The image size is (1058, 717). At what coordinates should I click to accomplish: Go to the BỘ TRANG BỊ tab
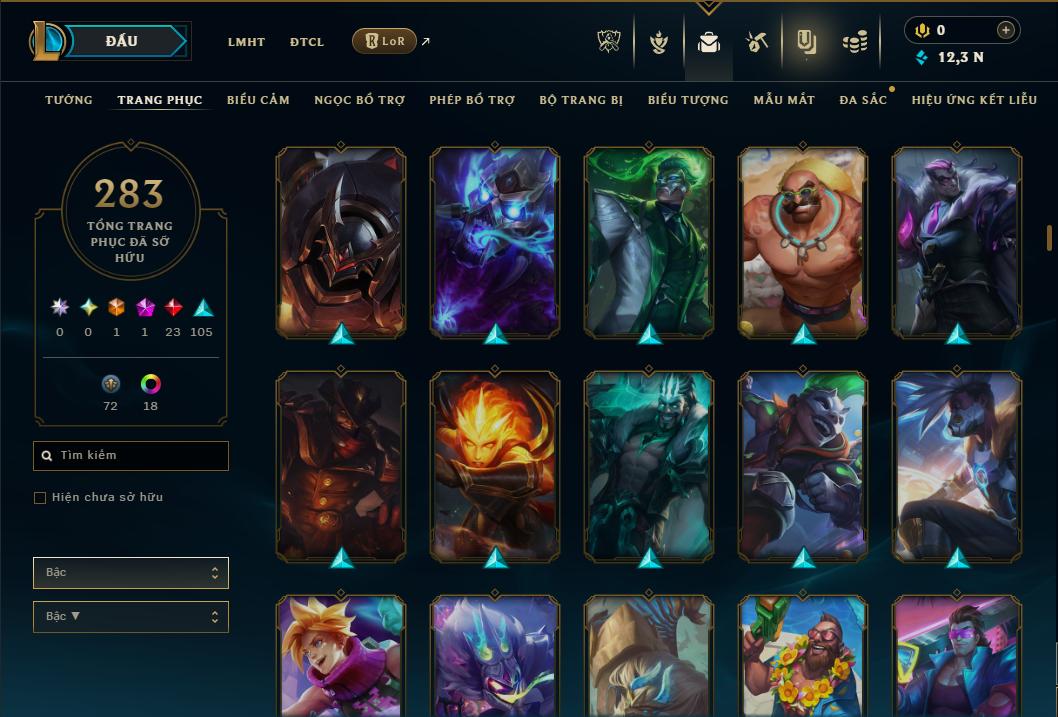pos(581,100)
